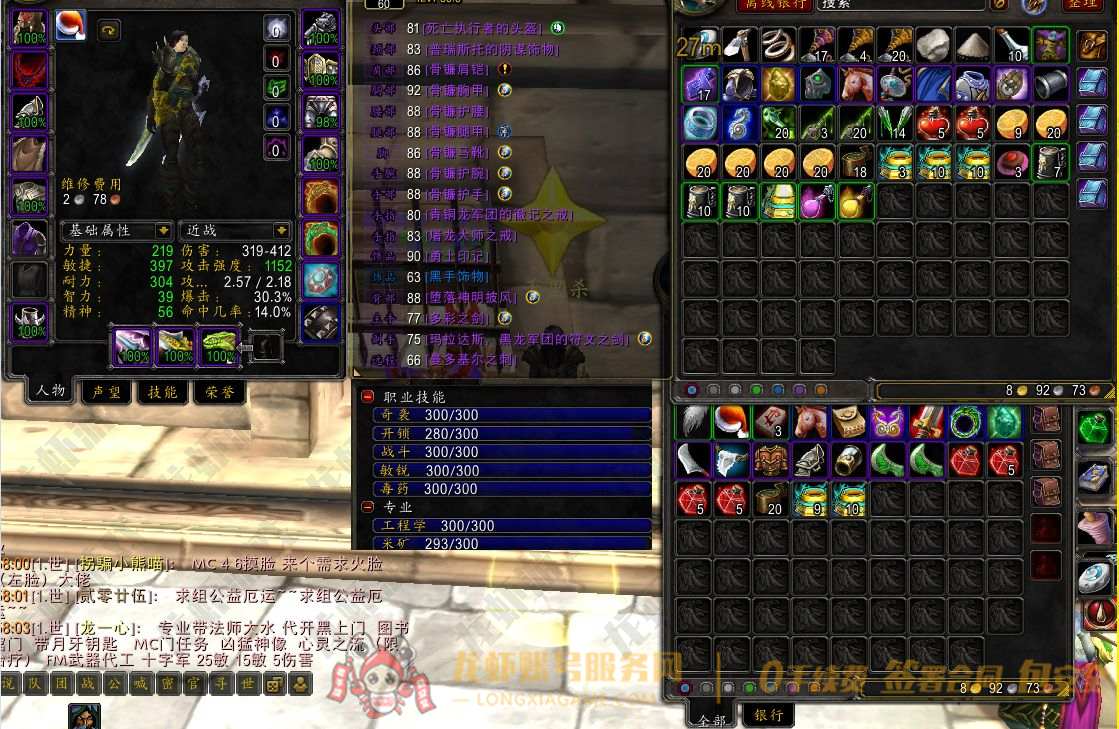Click the 整理 sort bags button
The width and height of the screenshot is (1119, 729).
click(1082, 5)
